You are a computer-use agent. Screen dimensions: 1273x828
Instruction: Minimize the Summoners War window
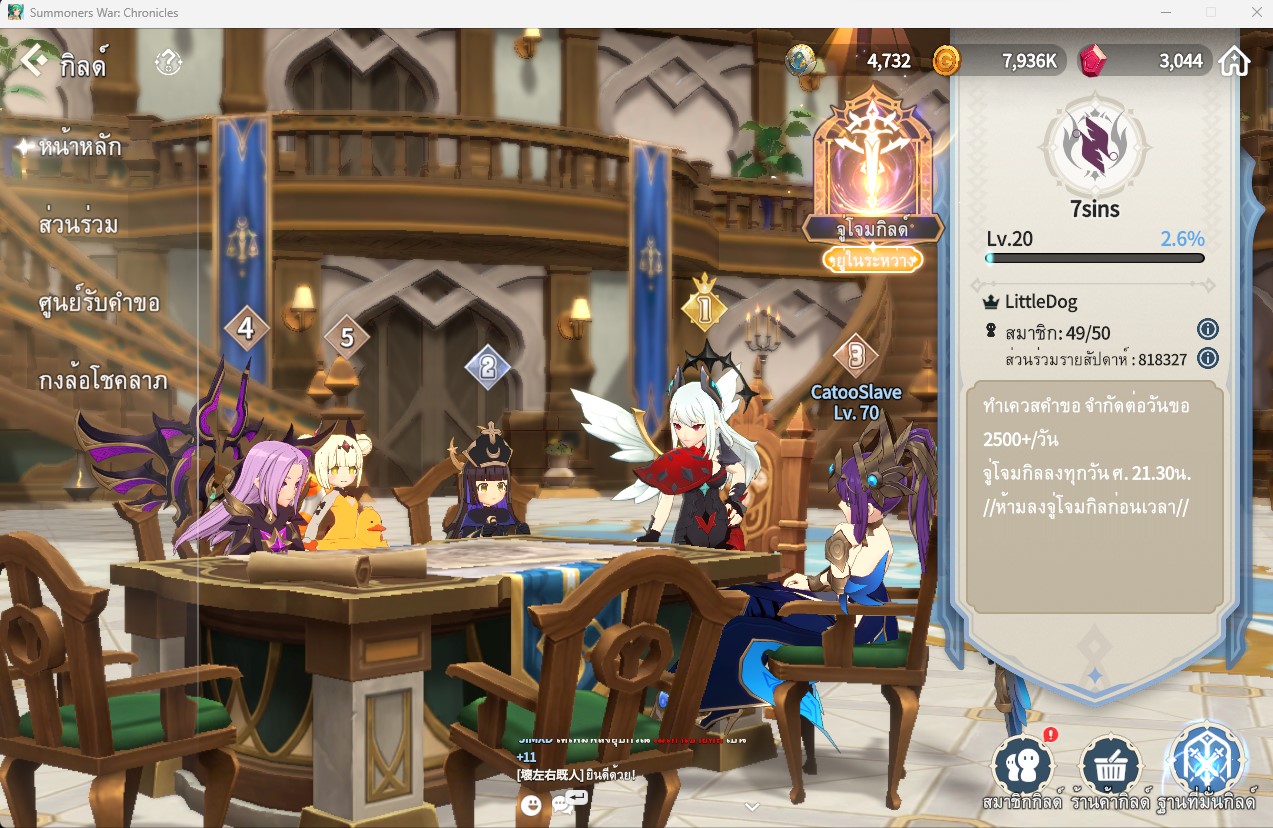tap(1166, 13)
